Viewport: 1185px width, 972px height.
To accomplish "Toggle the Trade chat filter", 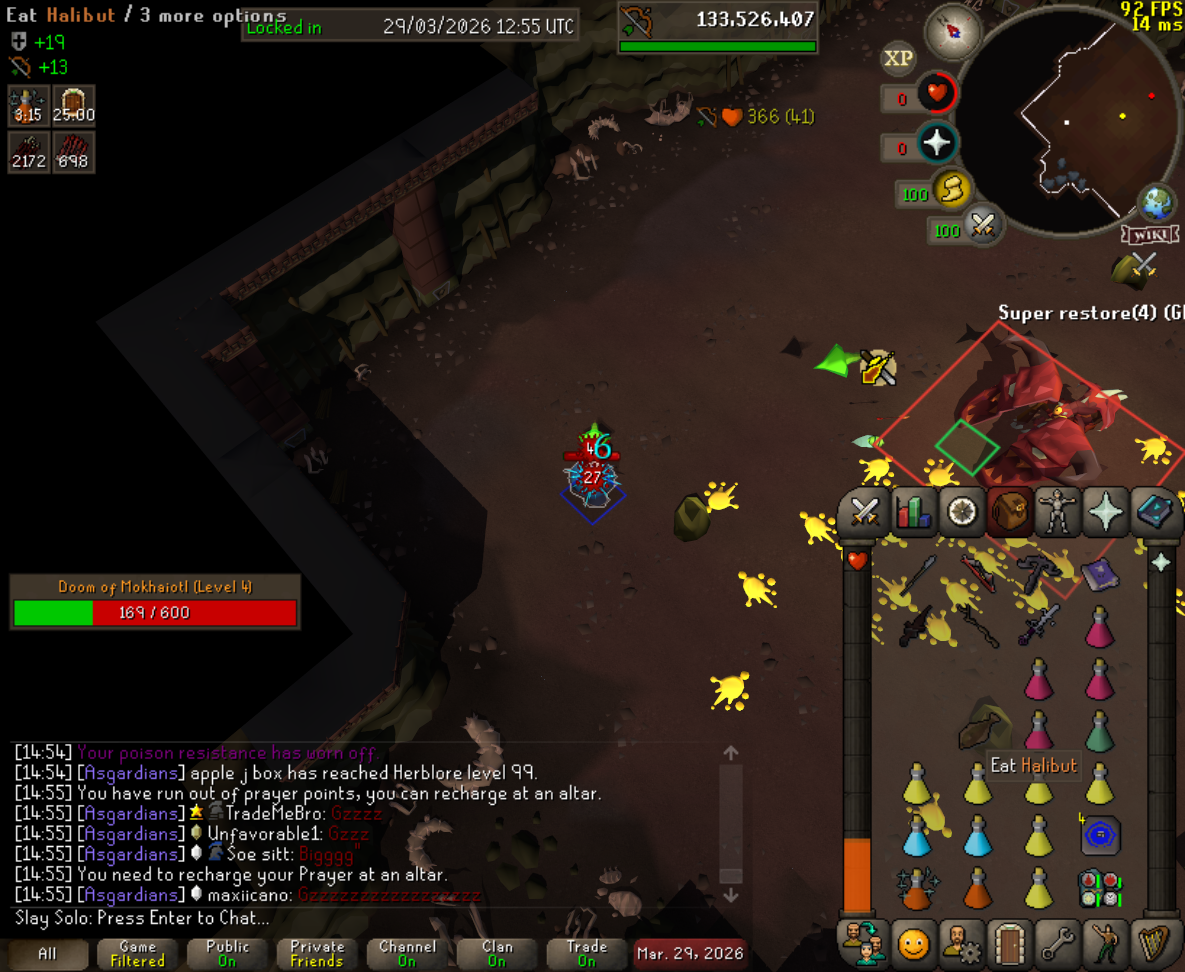I will pos(587,953).
